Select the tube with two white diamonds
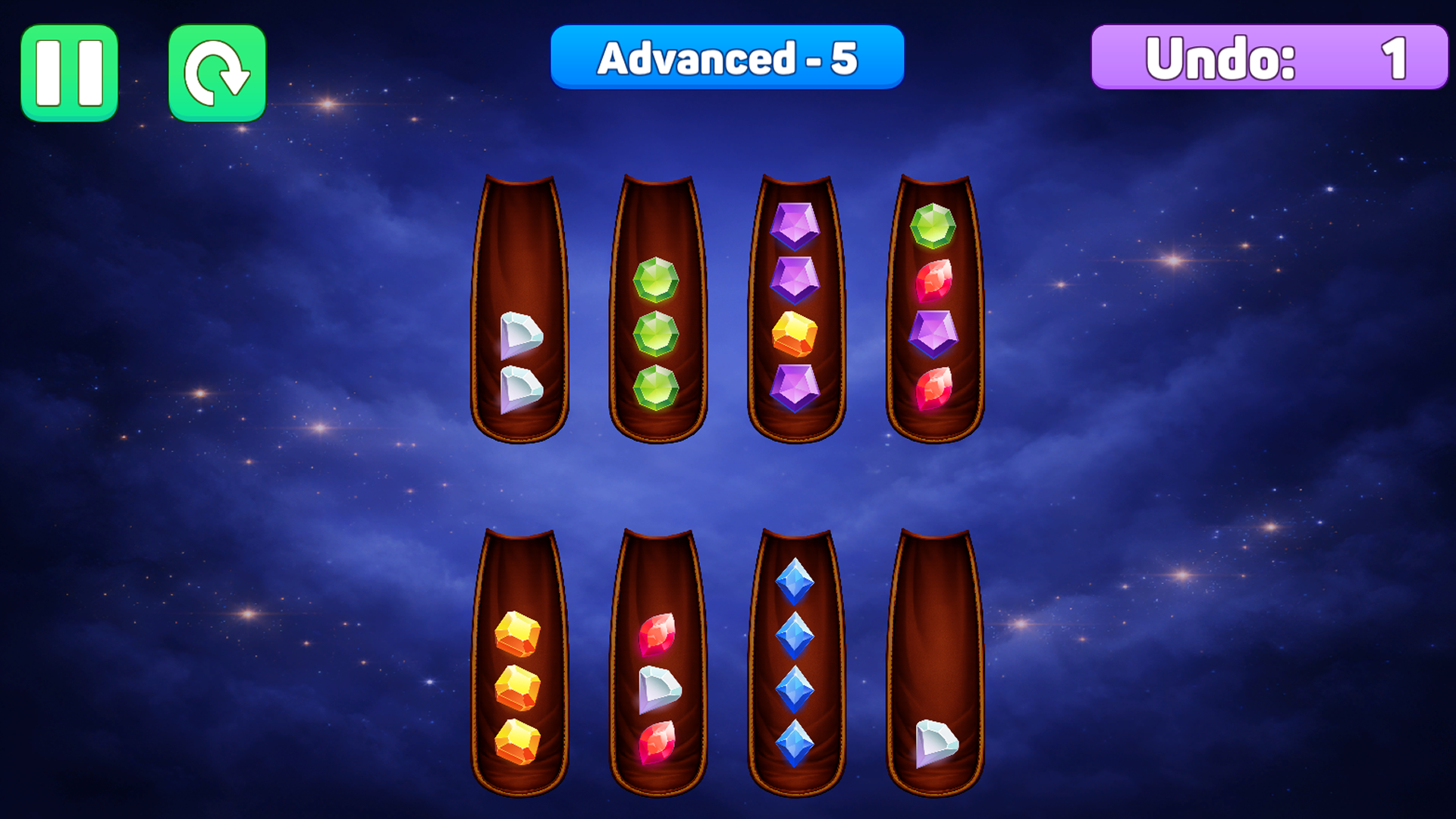Image resolution: width=1456 pixels, height=819 pixels. click(x=520, y=311)
